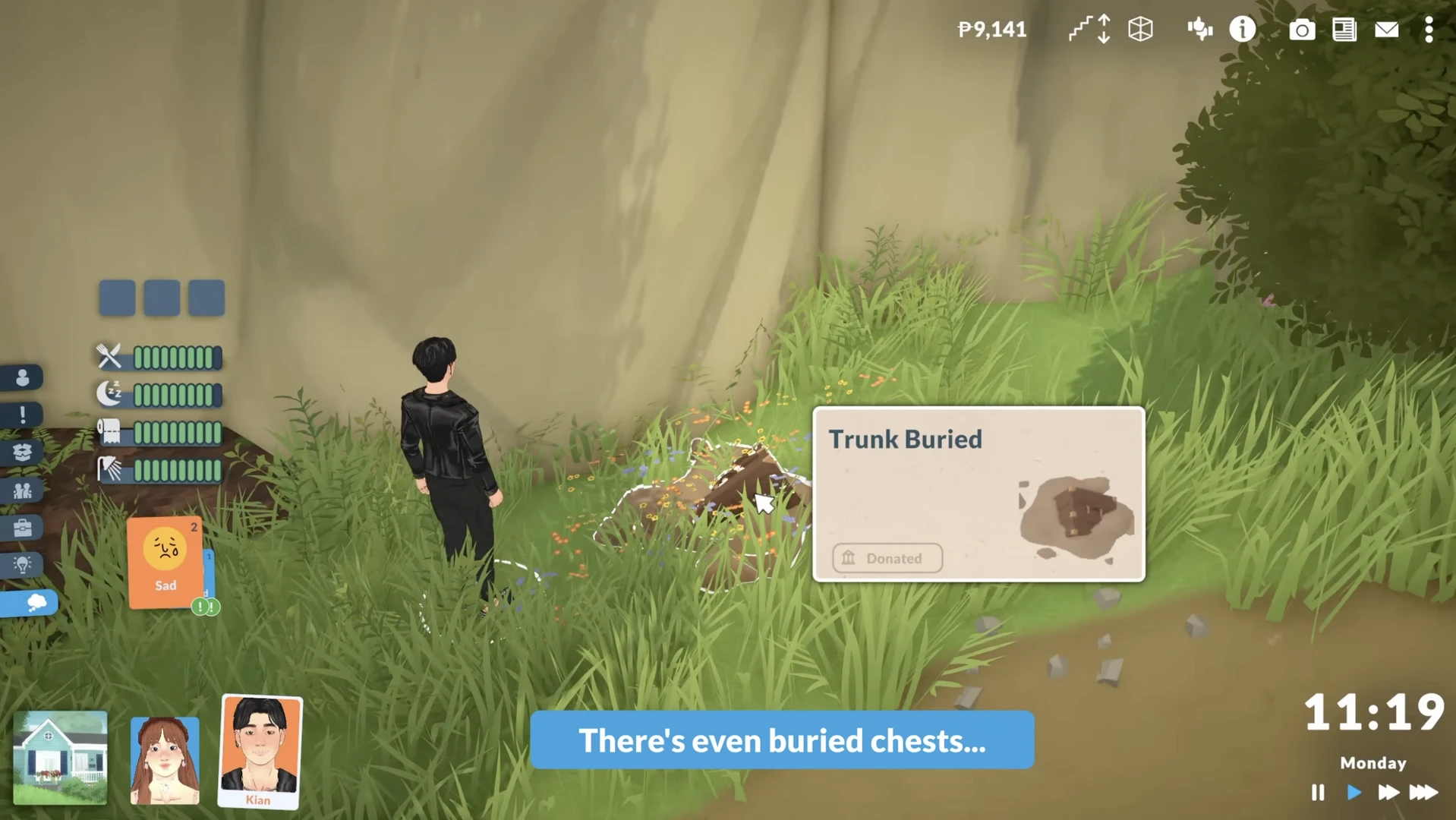Screen dimensions: 1456x820
Task: Open the lightbulb tab
Action: tap(22, 565)
